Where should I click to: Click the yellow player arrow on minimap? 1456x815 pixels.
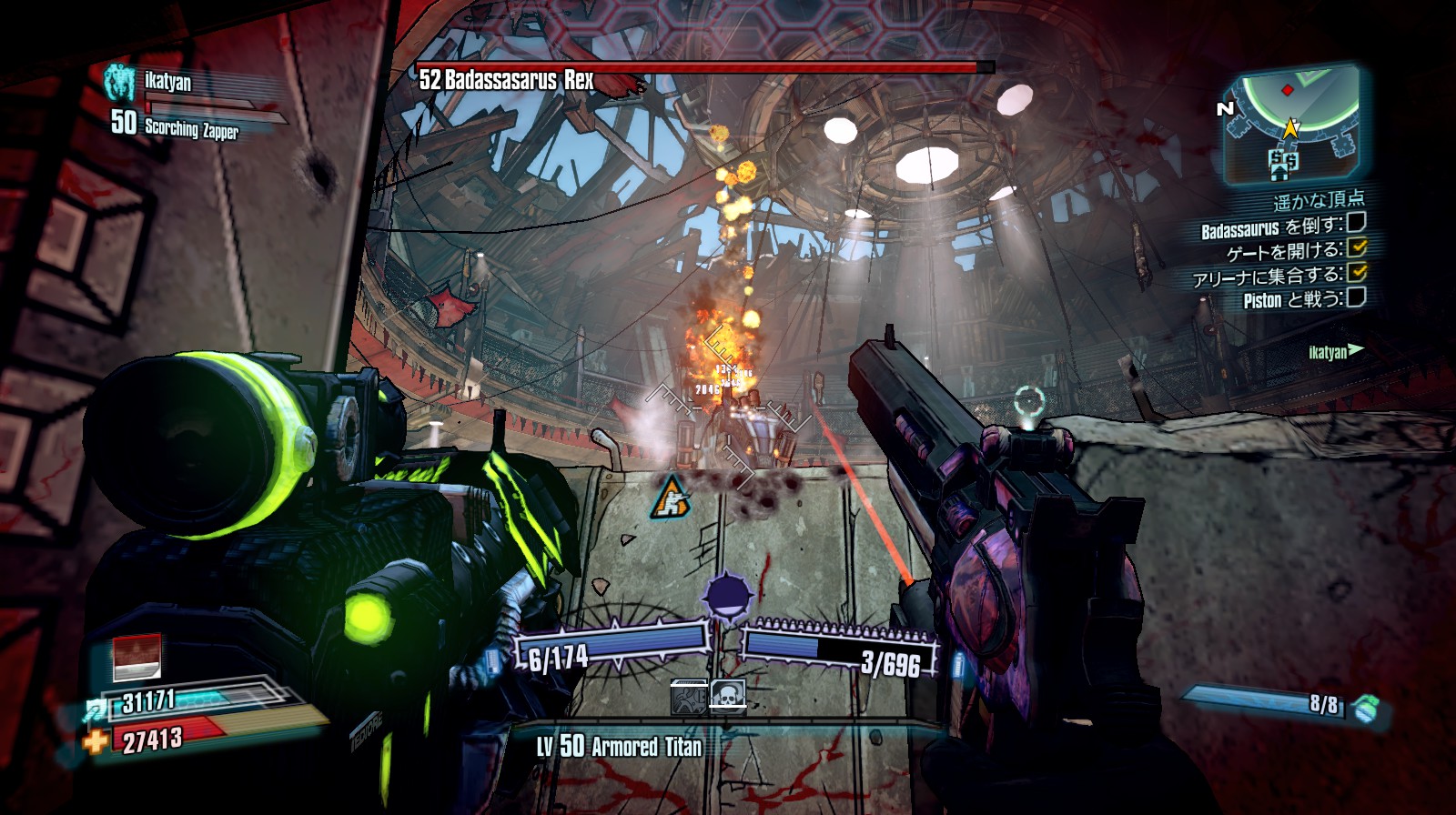(1290, 128)
